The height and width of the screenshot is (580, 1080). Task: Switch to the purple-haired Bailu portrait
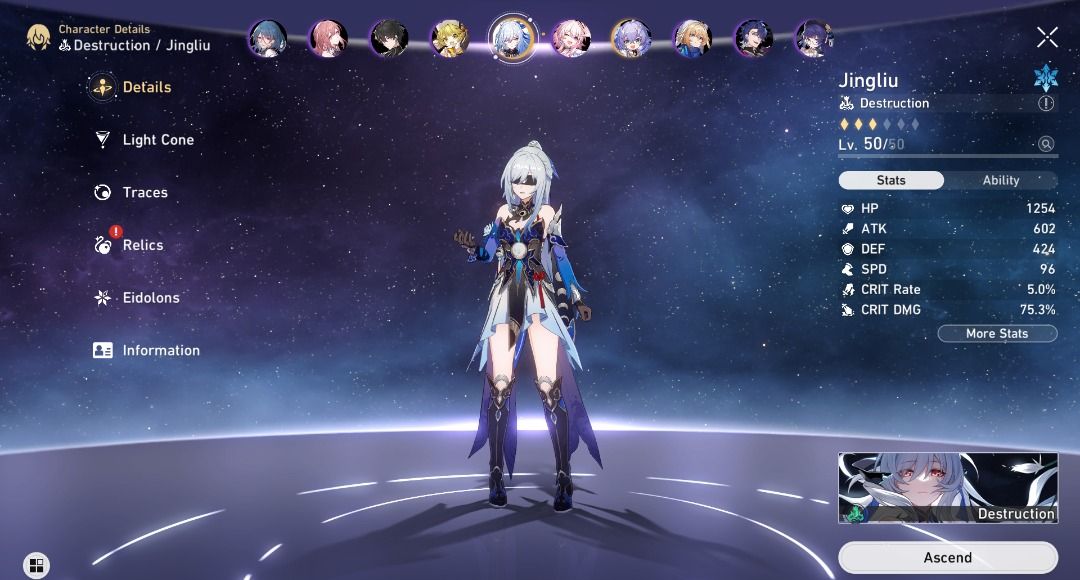(631, 39)
